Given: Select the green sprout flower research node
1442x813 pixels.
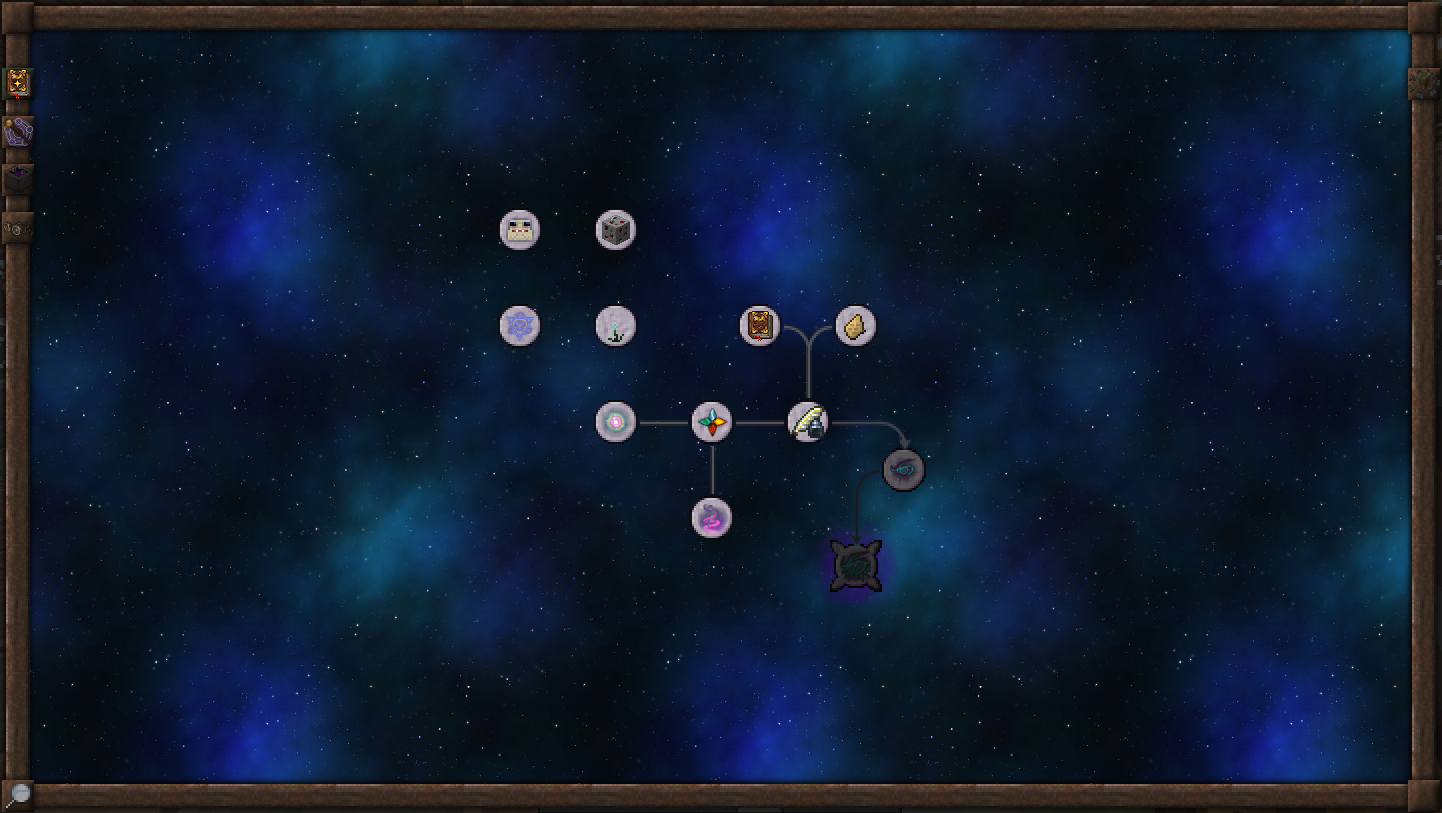Looking at the screenshot, I should (x=616, y=326).
